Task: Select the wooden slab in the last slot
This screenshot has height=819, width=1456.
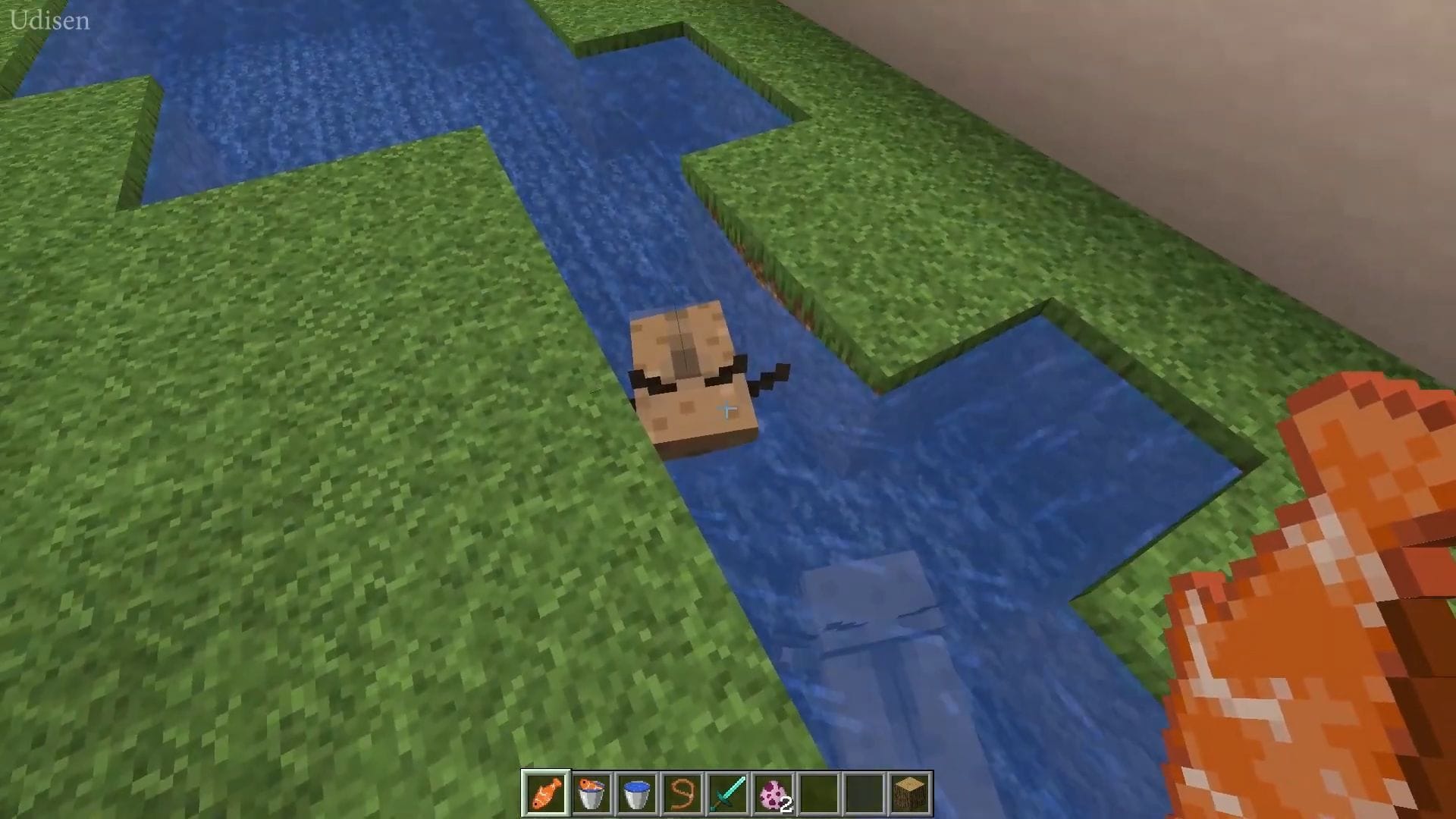Action: click(910, 792)
